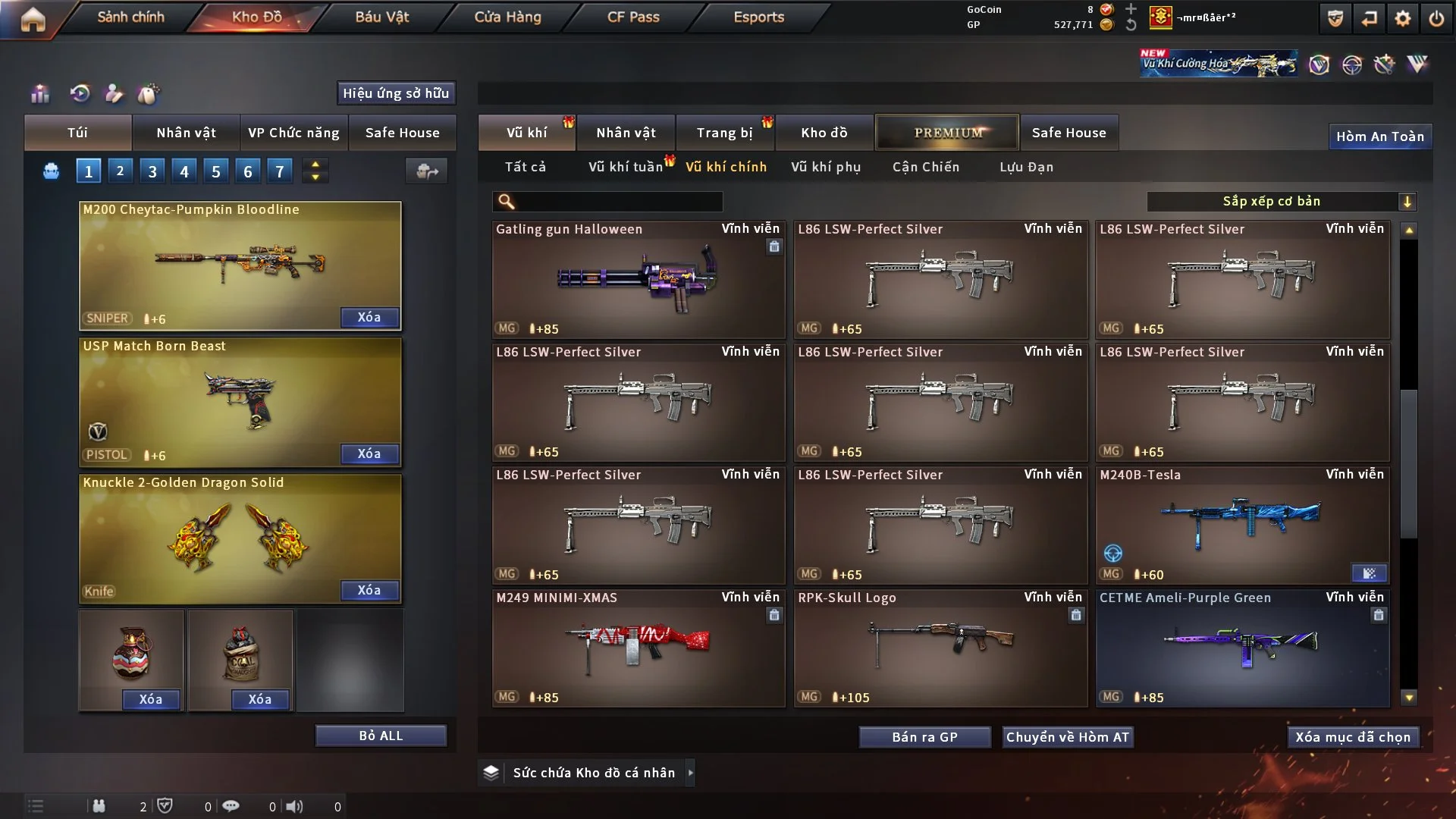Pick the M240B-Tesla machine gun
This screenshot has height=819, width=1456.
click(1242, 525)
